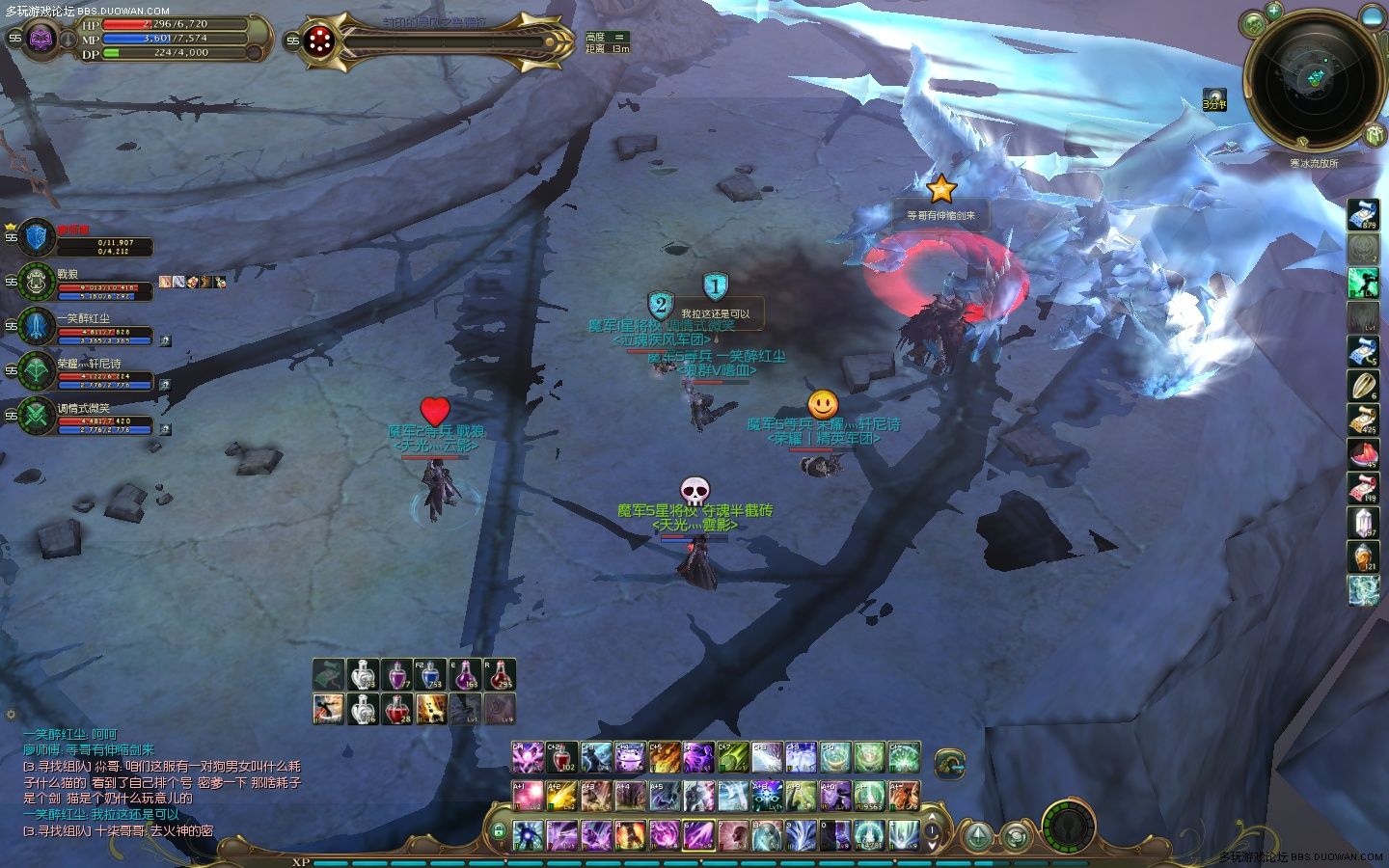Use the red potion with count 102
The image size is (1389, 868).
561,758
